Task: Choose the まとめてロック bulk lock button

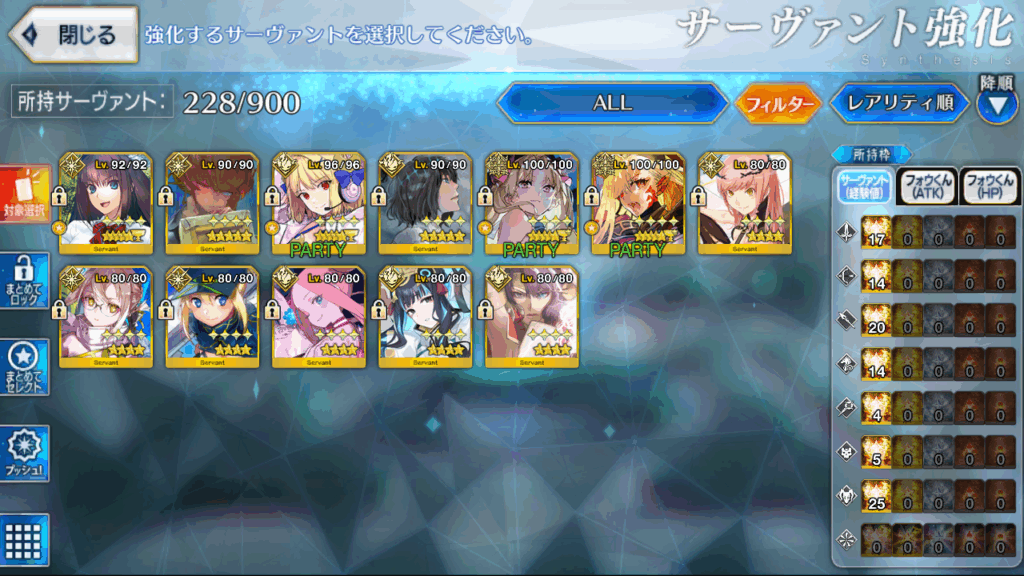Action: (x=24, y=282)
